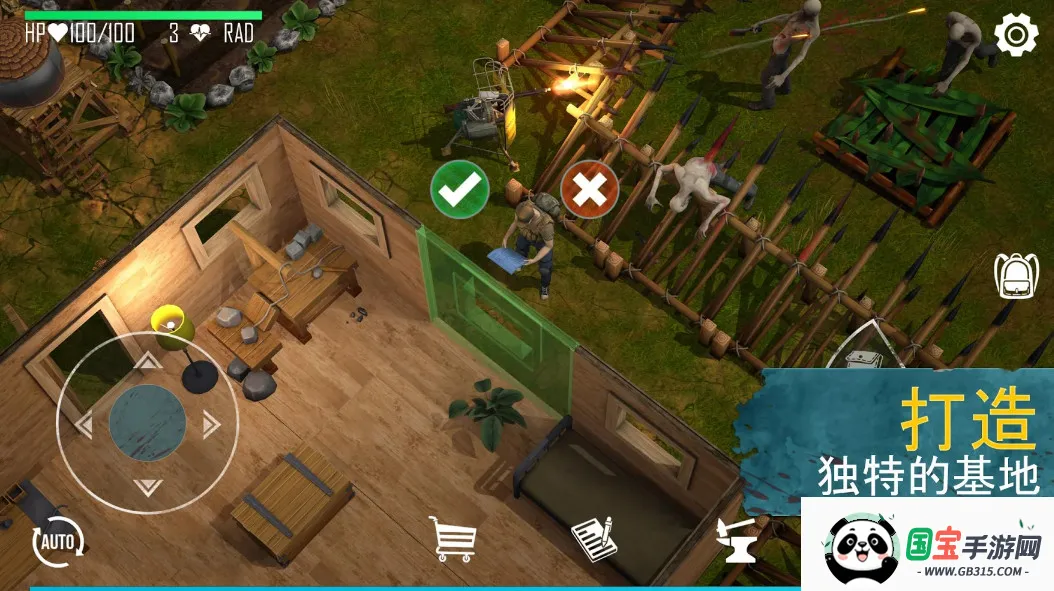Tap the joystick left arrow
This screenshot has width=1054, height=591.
(x=84, y=425)
